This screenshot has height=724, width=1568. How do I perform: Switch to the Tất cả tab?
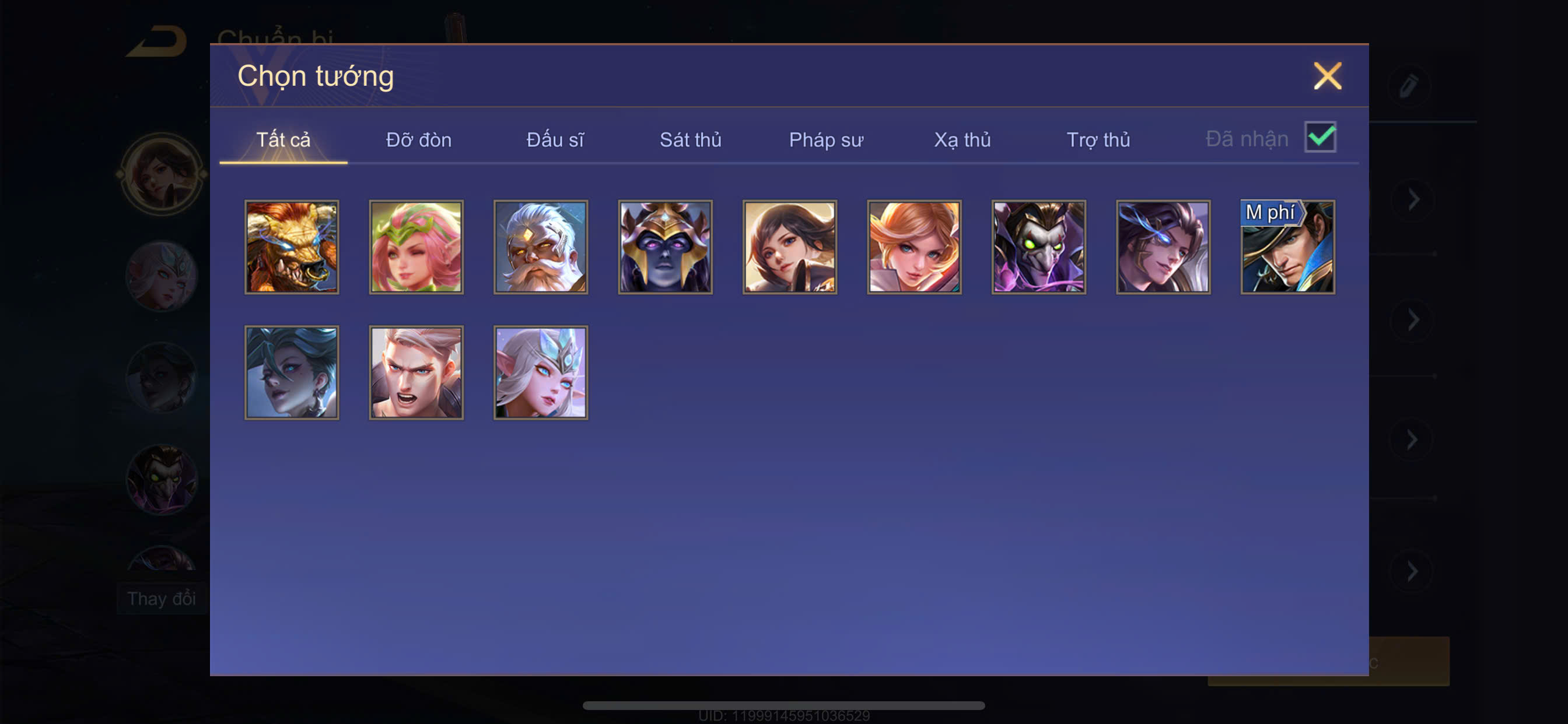tap(283, 140)
